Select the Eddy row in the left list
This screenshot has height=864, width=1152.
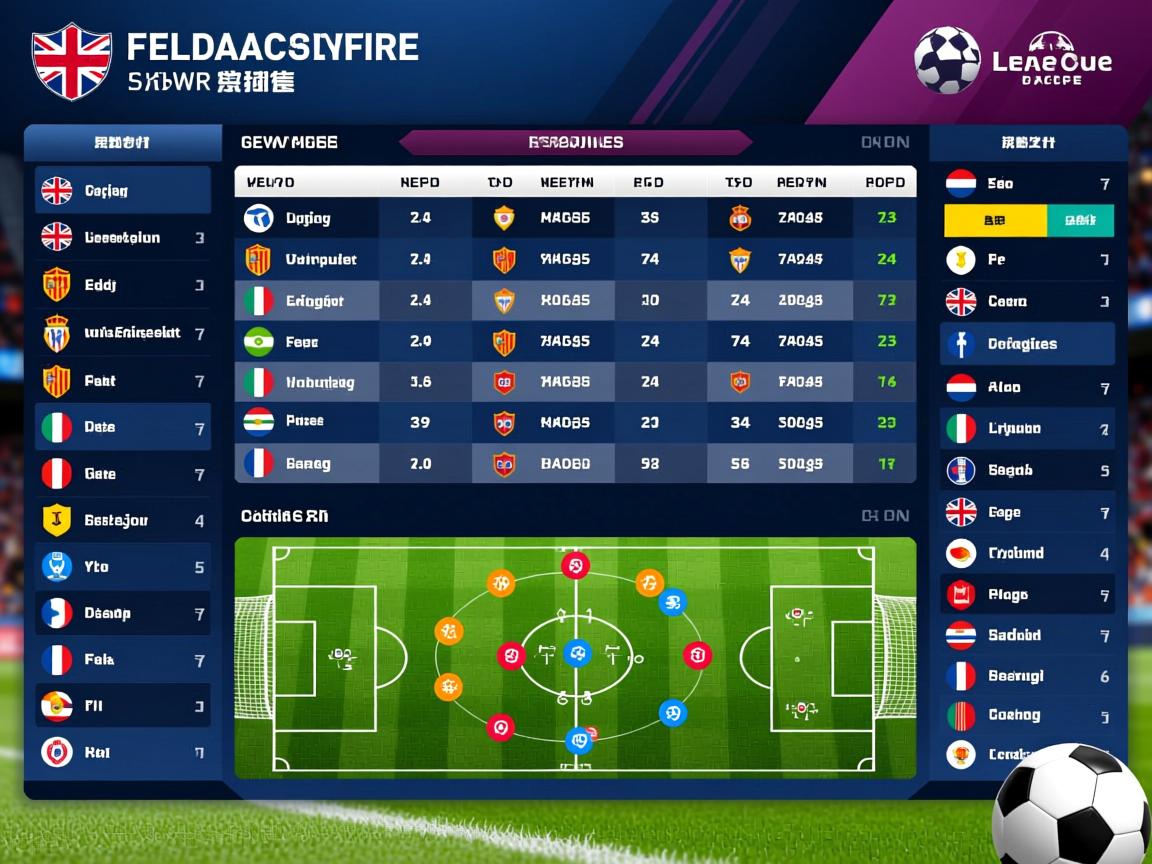click(x=122, y=285)
